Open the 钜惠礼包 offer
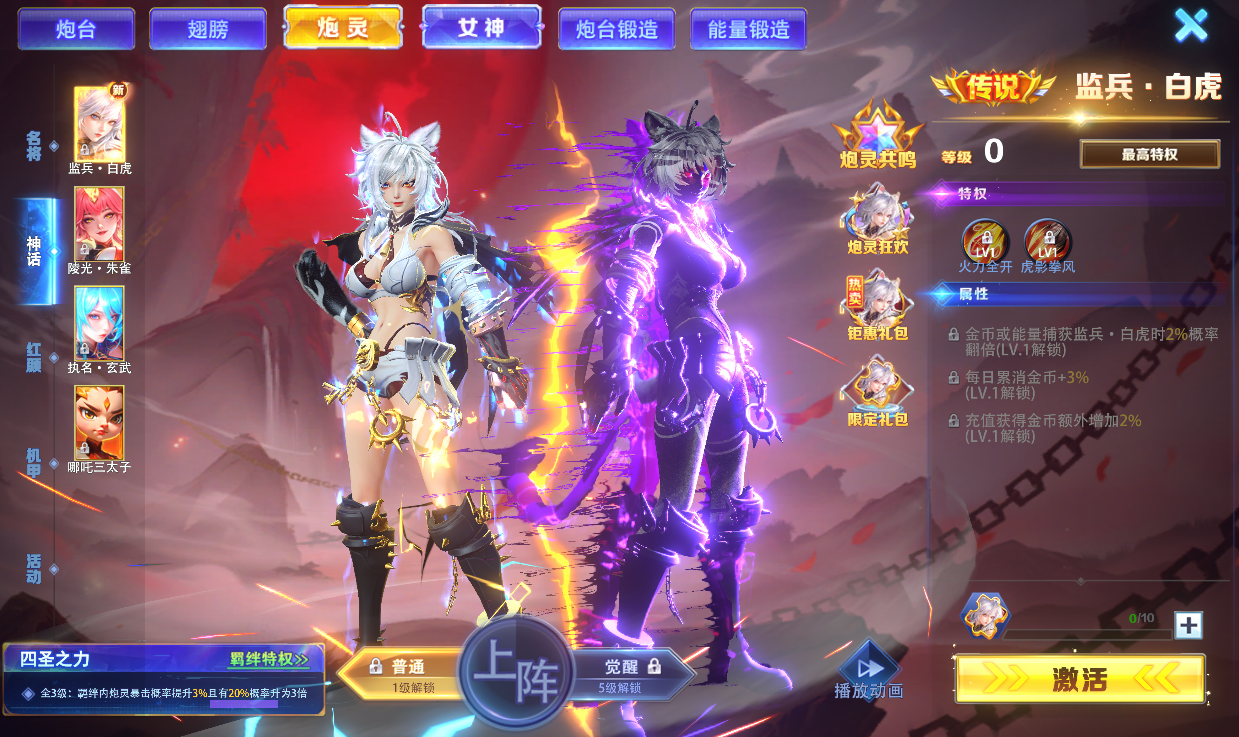Viewport: 1239px width, 737px height. [877, 305]
